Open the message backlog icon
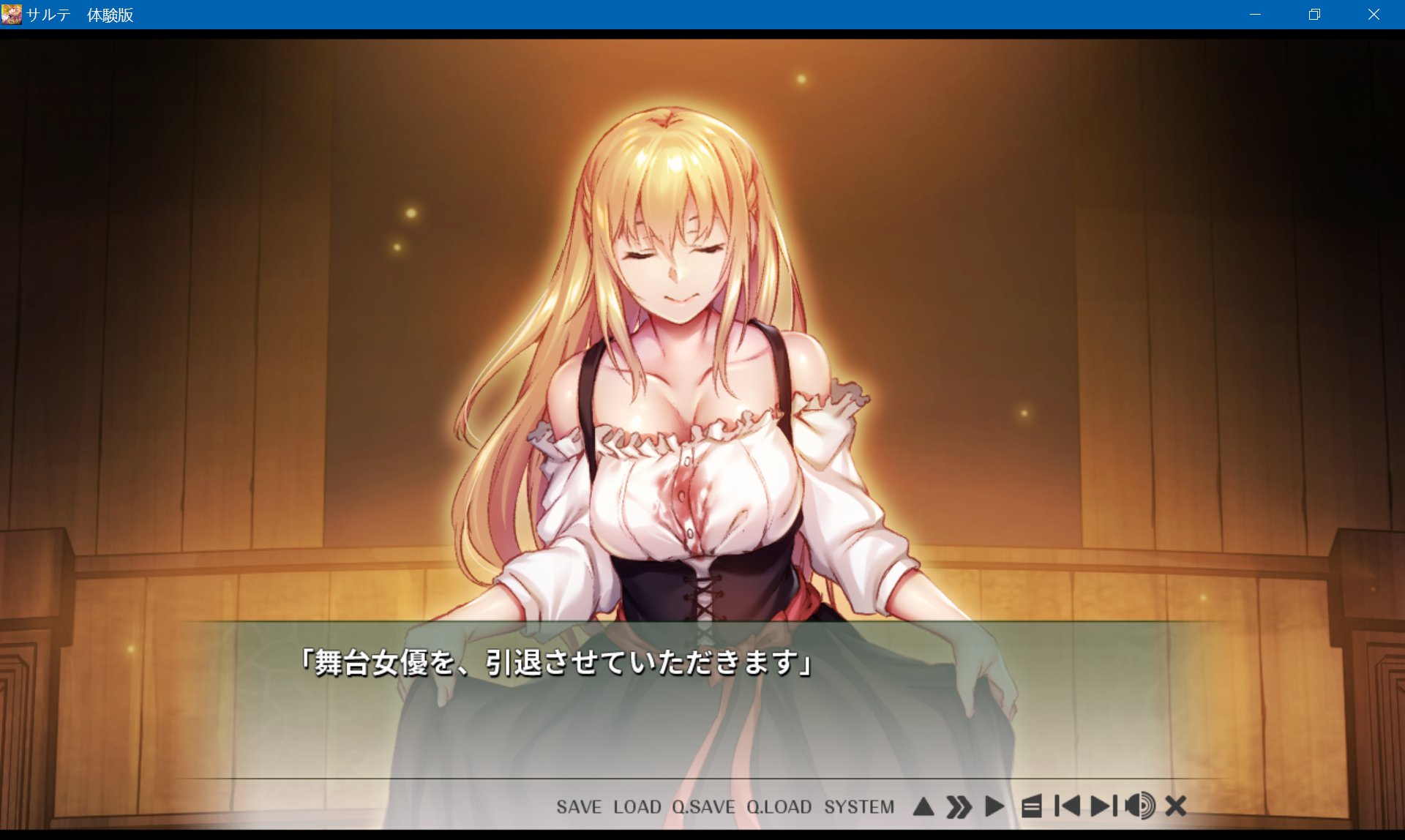 (x=1031, y=806)
